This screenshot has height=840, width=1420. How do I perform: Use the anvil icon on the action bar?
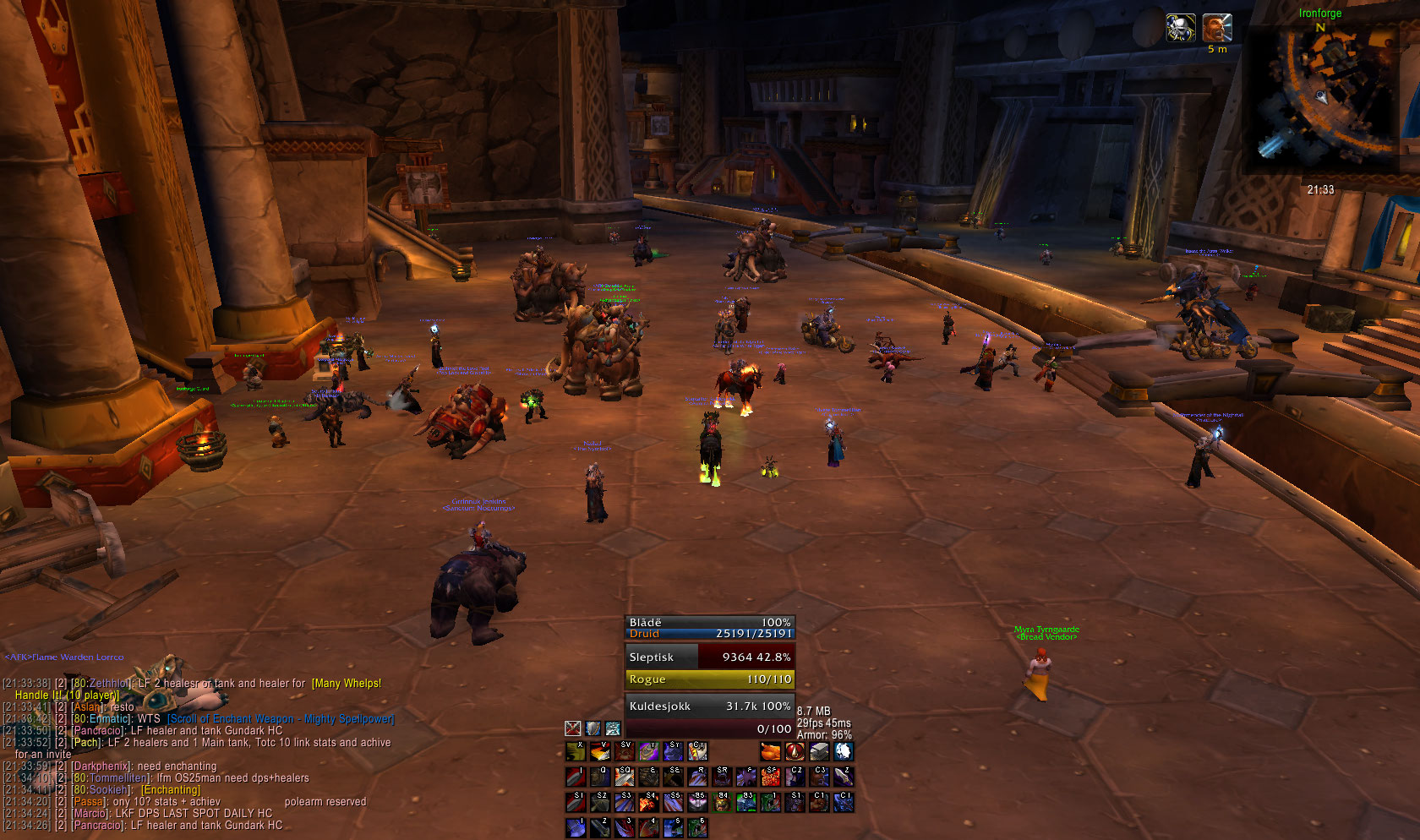819,751
